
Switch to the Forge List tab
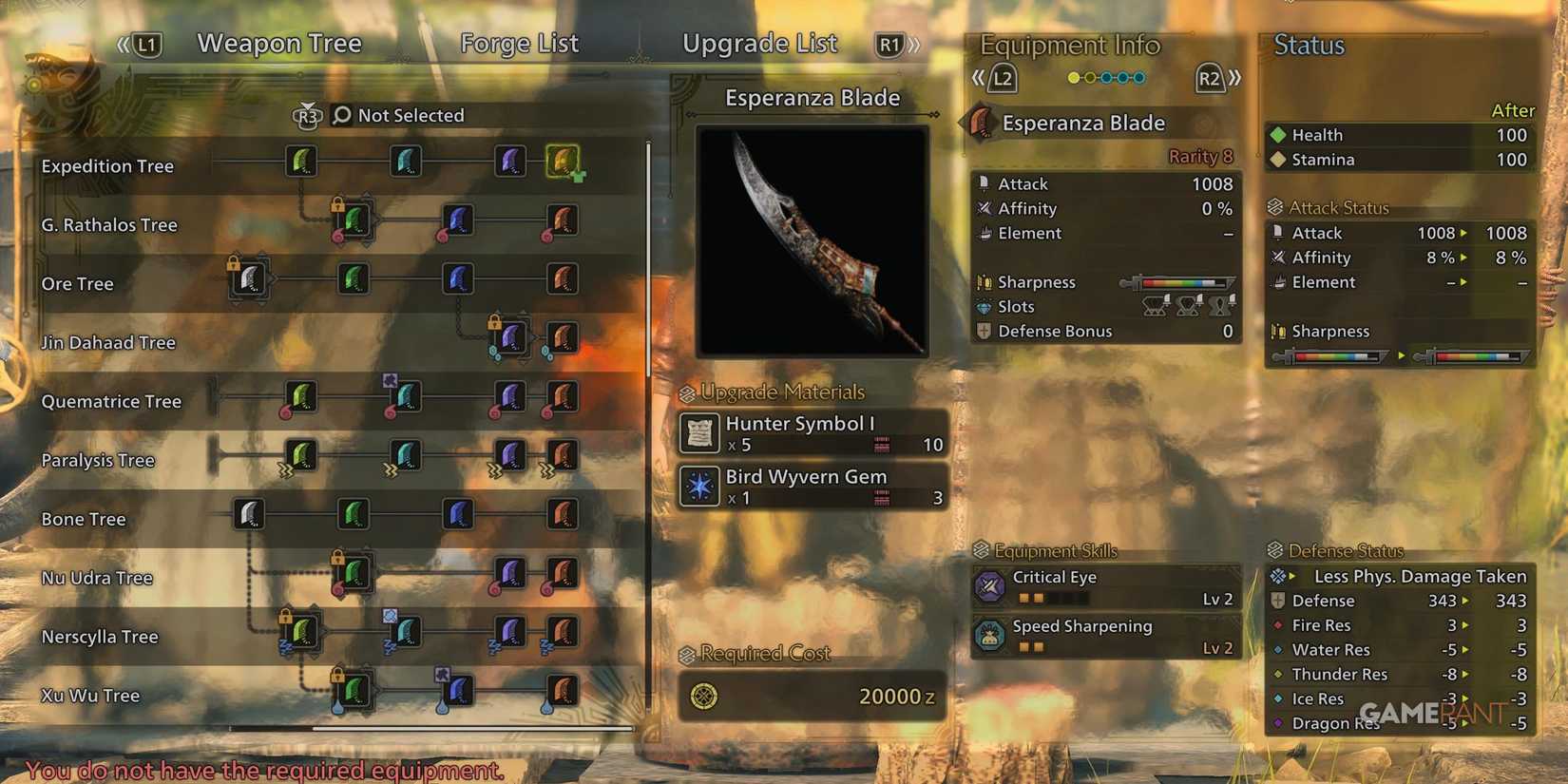pyautogui.click(x=519, y=43)
